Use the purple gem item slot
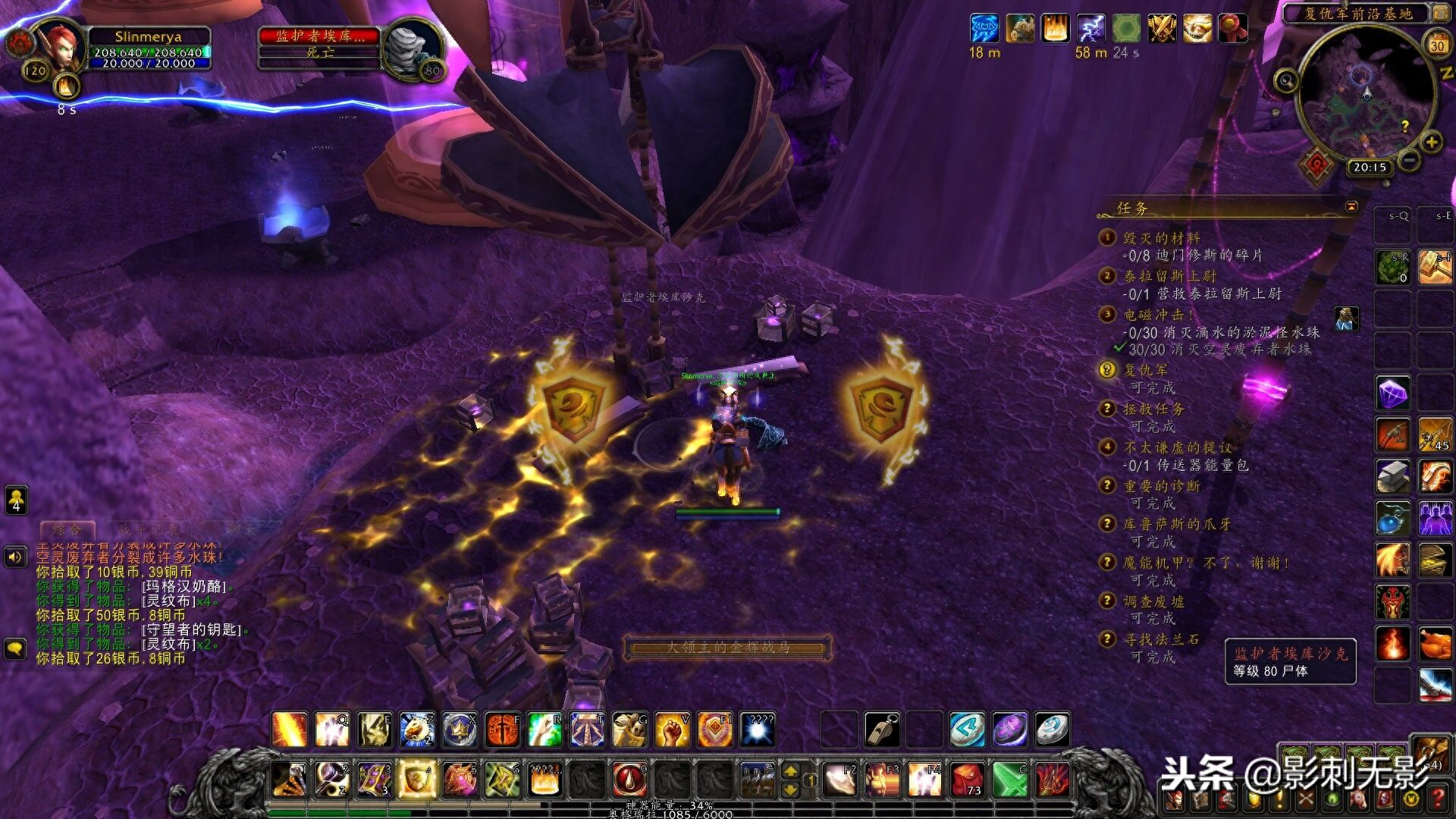 click(x=1393, y=394)
